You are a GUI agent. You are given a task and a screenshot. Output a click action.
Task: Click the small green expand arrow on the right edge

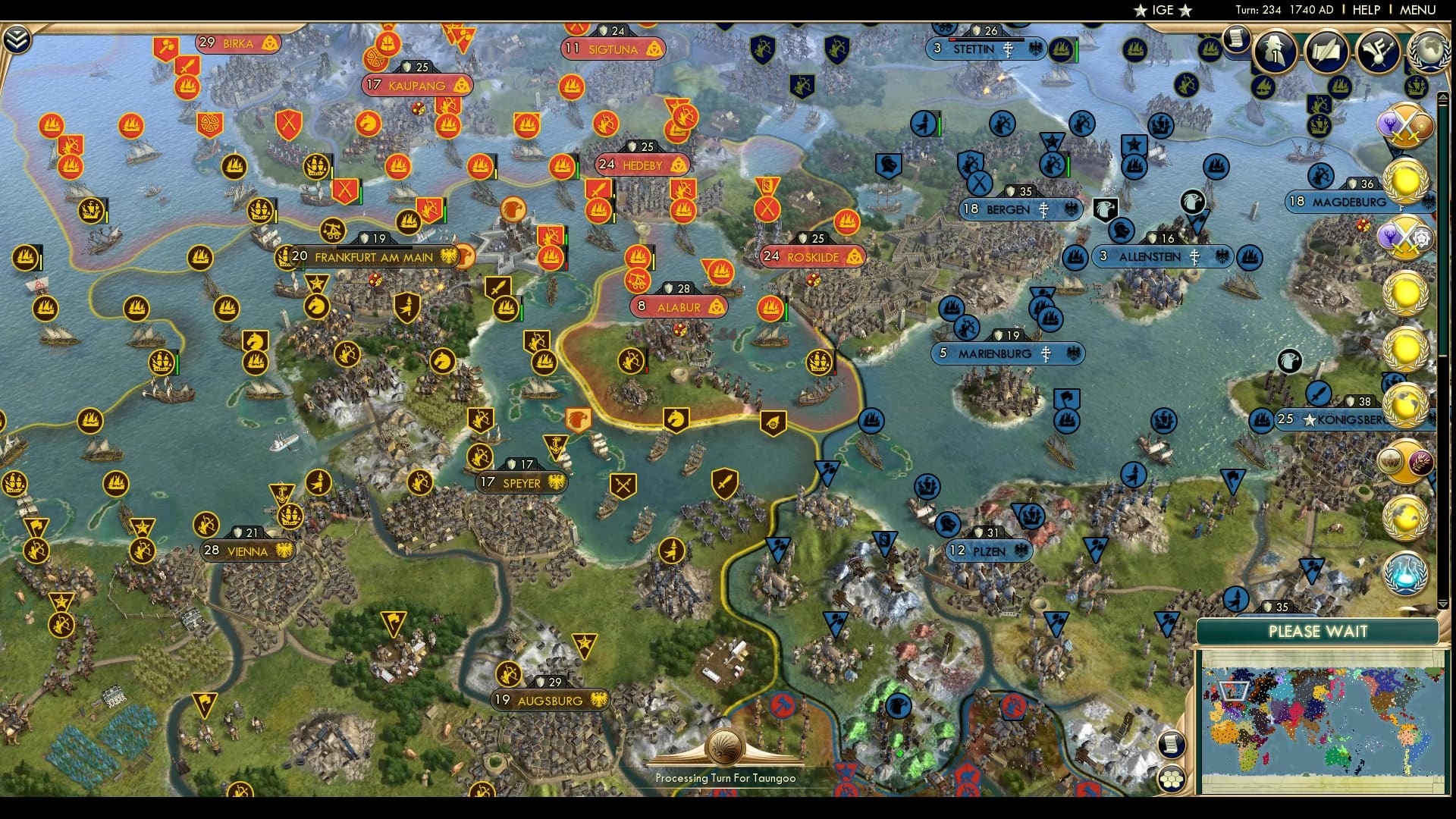tap(1443, 603)
